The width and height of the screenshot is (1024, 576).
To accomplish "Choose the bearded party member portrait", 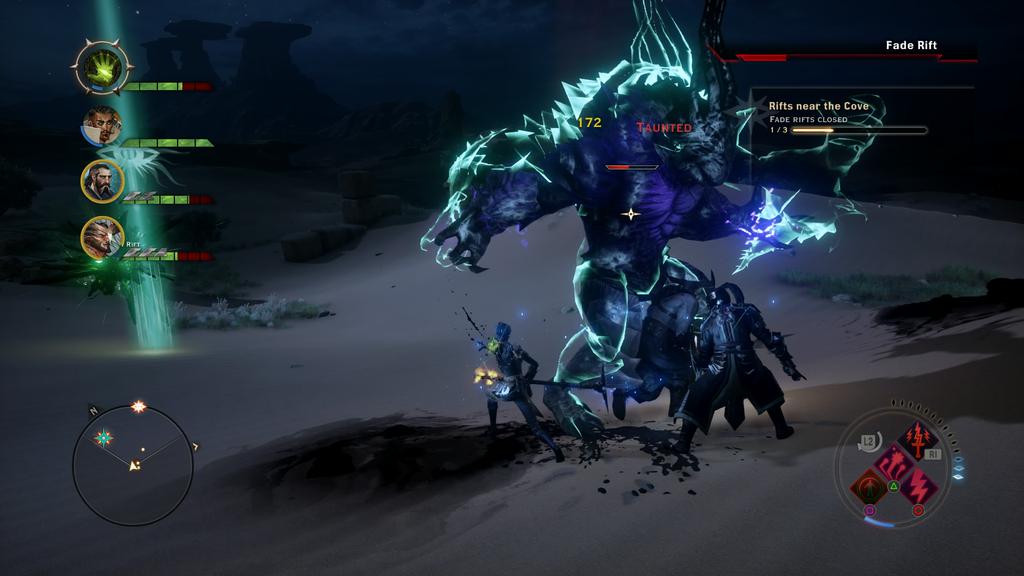I will click(x=102, y=182).
